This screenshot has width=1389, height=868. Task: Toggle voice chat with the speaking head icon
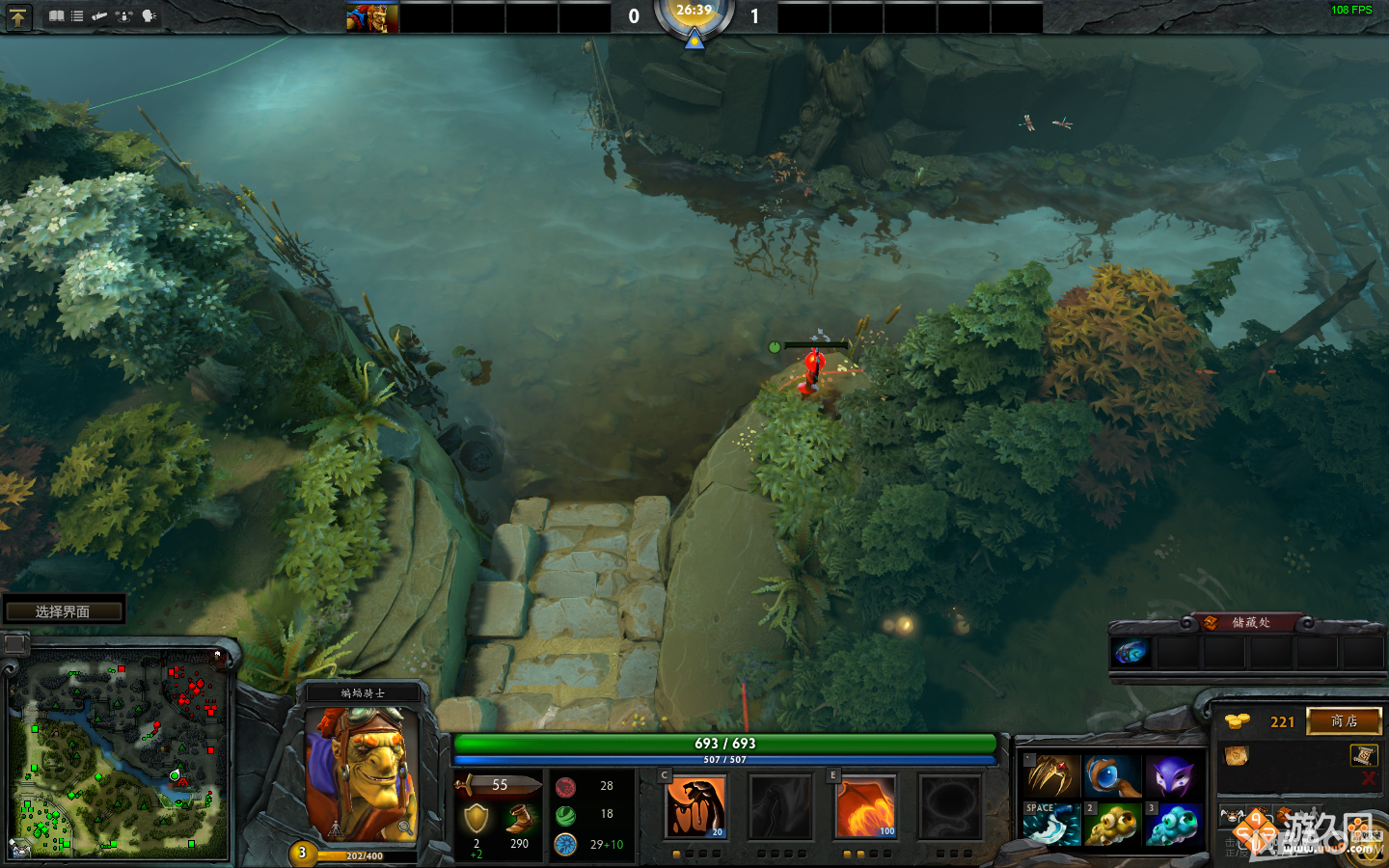tap(150, 15)
